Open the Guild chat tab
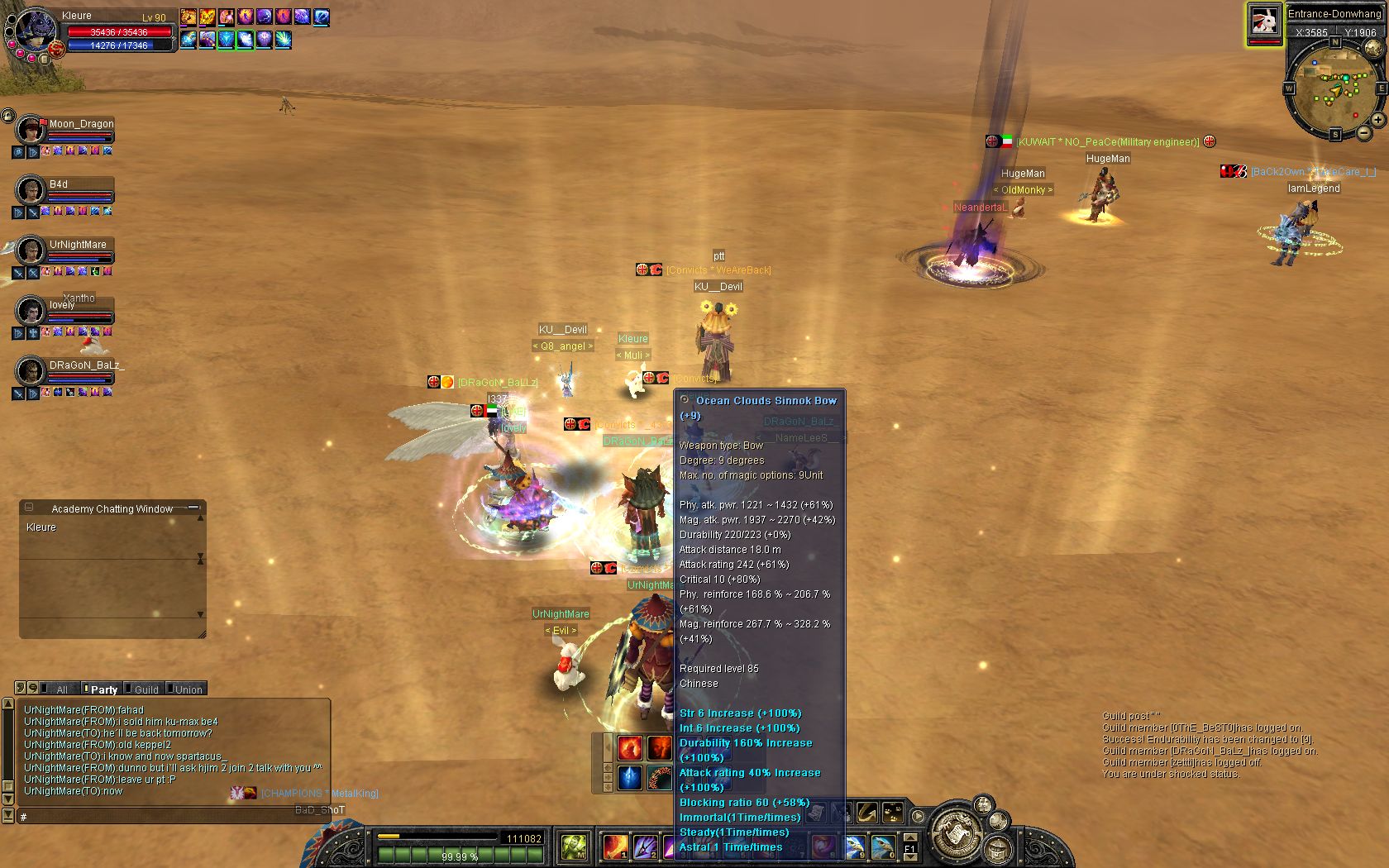The image size is (1389, 868). point(146,689)
